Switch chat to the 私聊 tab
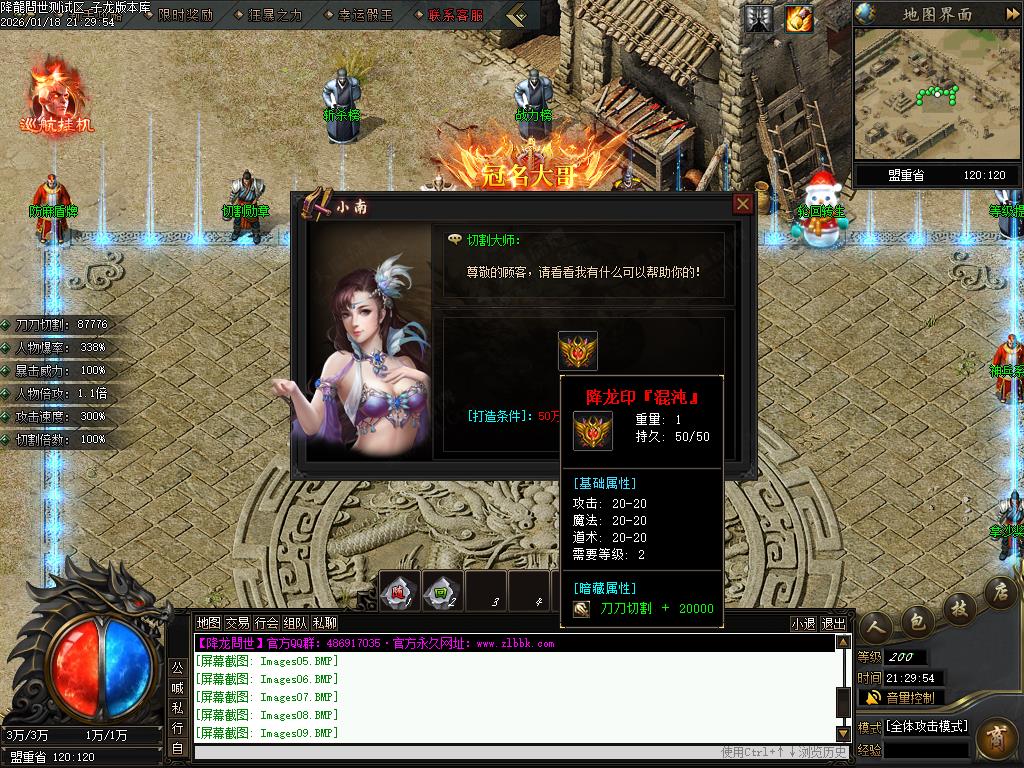The width and height of the screenshot is (1024, 768). pos(324,623)
